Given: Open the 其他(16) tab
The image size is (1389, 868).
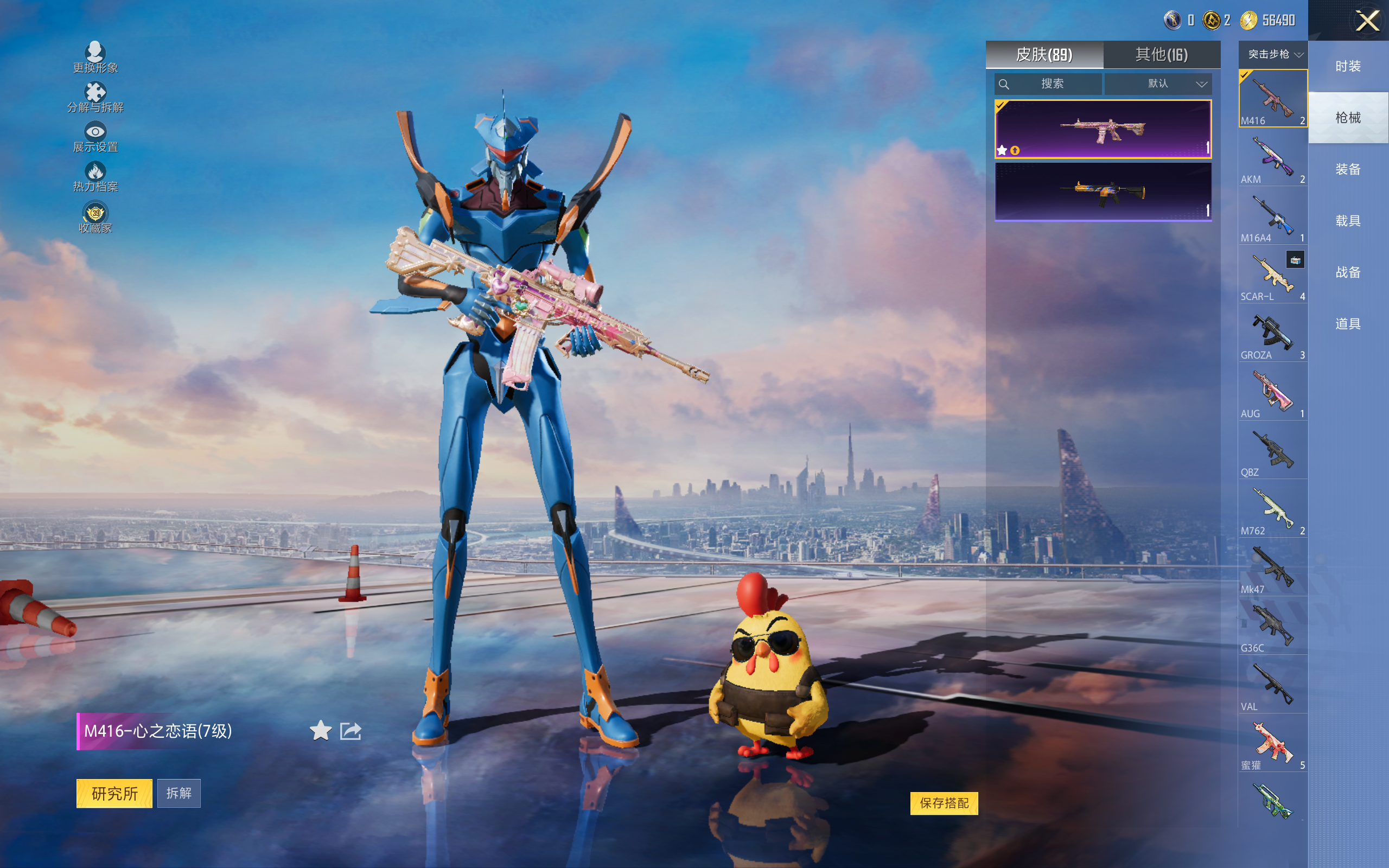Looking at the screenshot, I should point(1161,55).
